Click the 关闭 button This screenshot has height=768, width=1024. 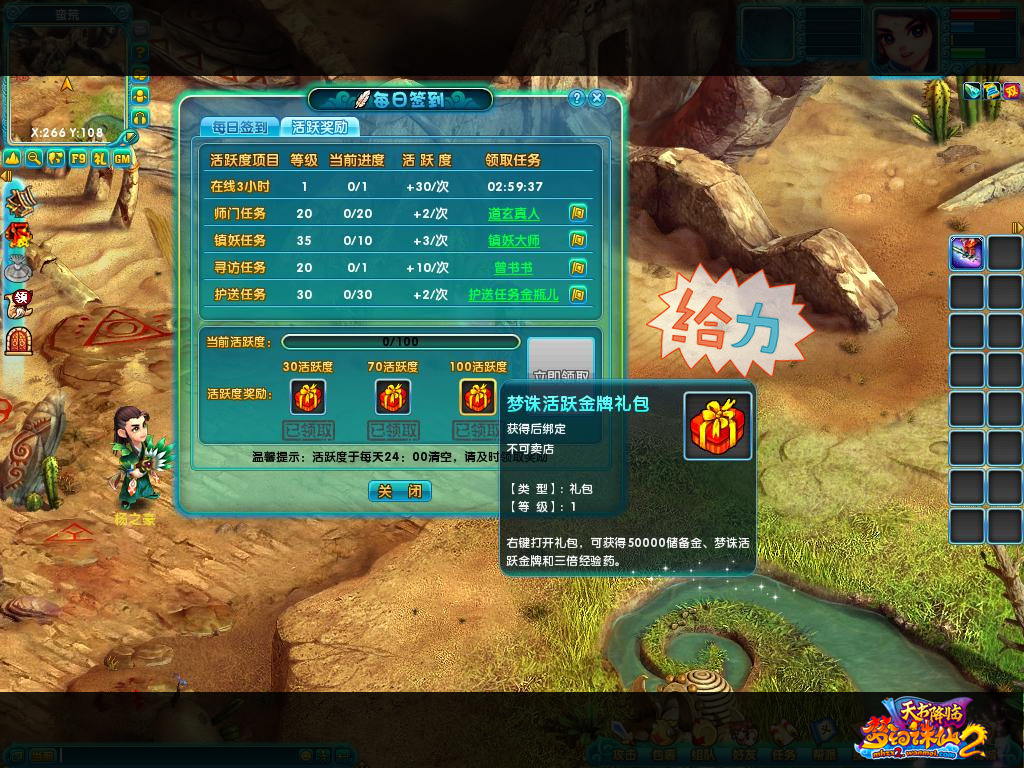[400, 491]
